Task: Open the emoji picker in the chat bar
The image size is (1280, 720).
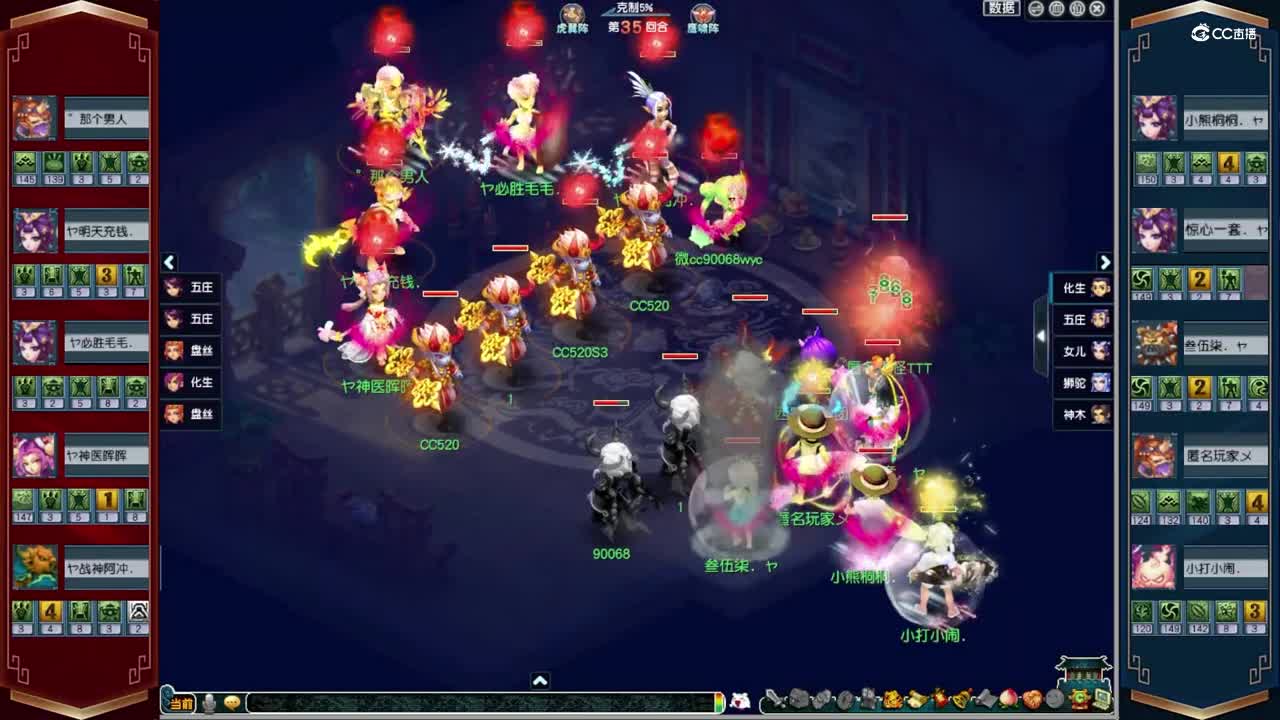Action: pyautogui.click(x=233, y=703)
